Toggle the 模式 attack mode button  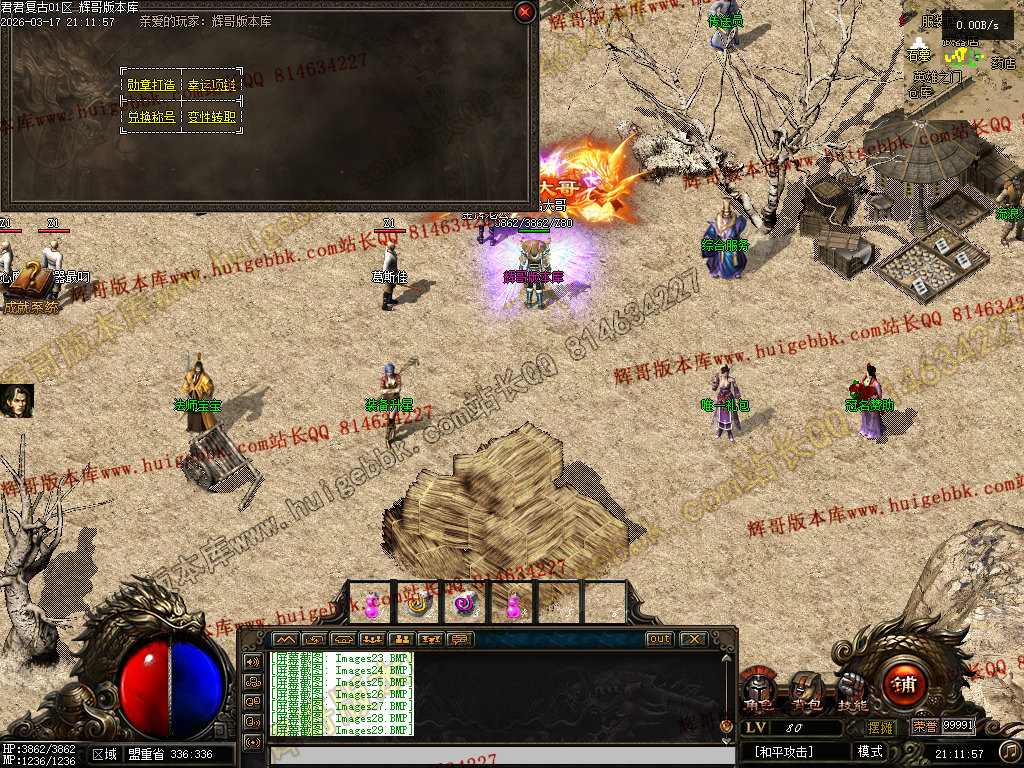tap(870, 752)
